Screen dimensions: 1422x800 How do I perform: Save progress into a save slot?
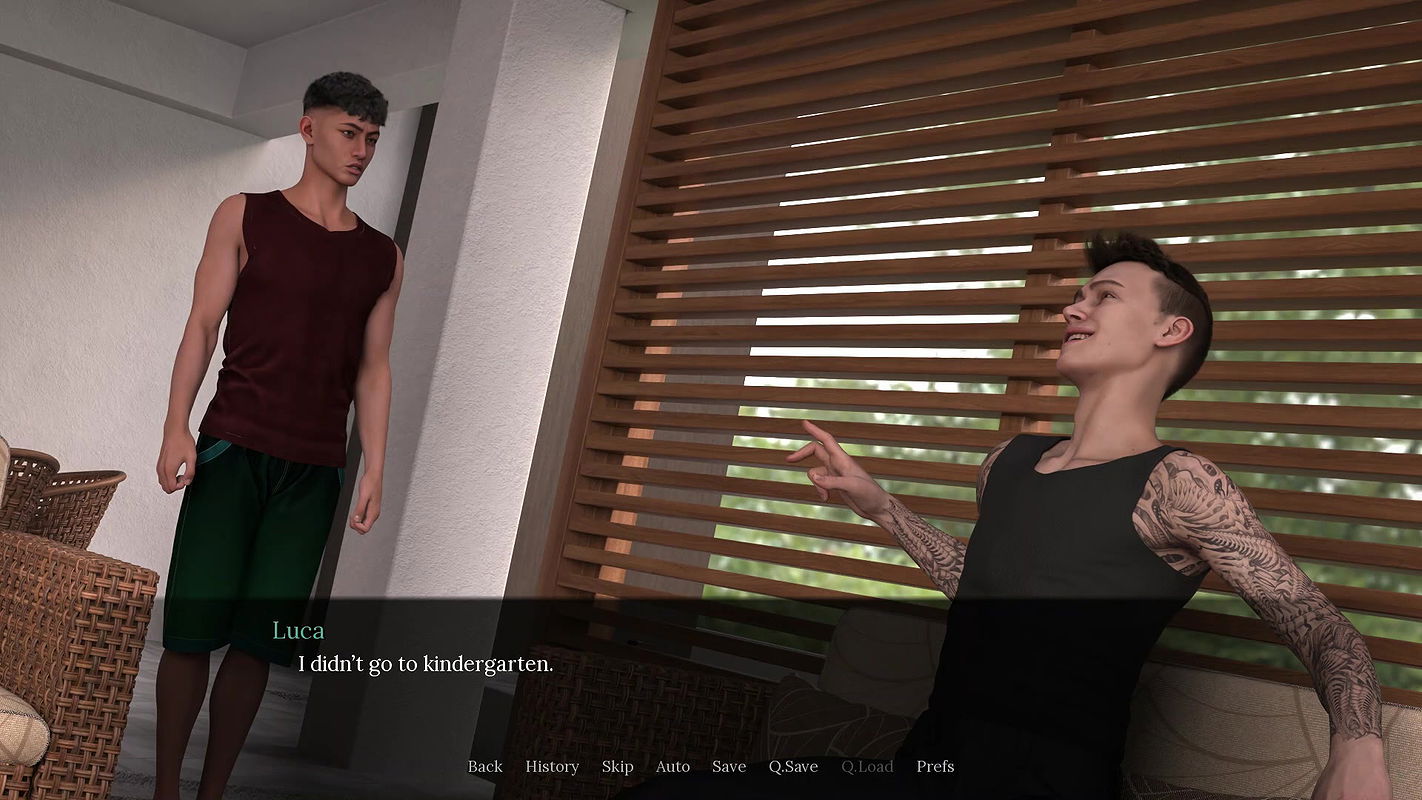click(728, 766)
